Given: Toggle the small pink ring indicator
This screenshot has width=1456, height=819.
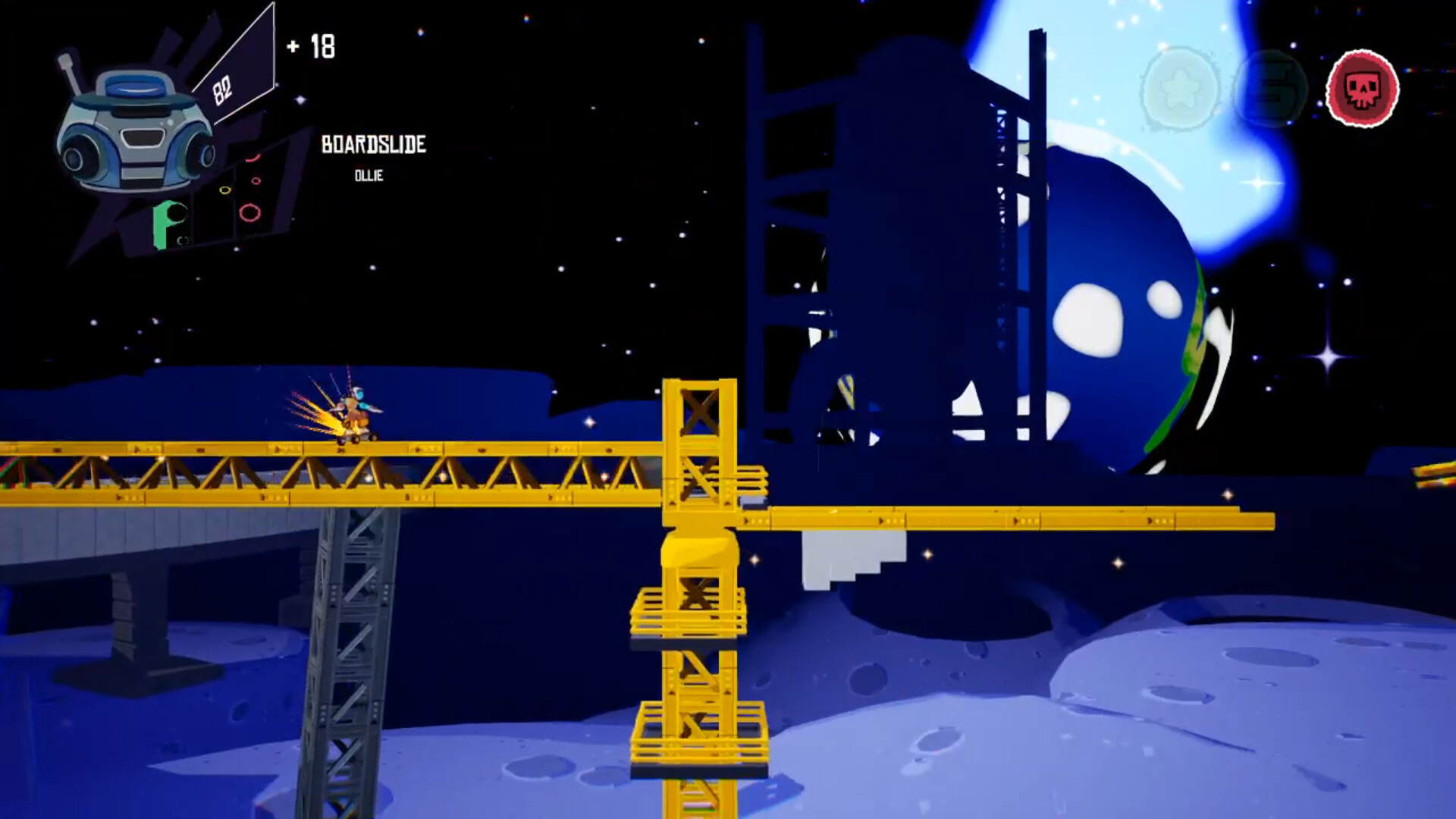Looking at the screenshot, I should [256, 180].
